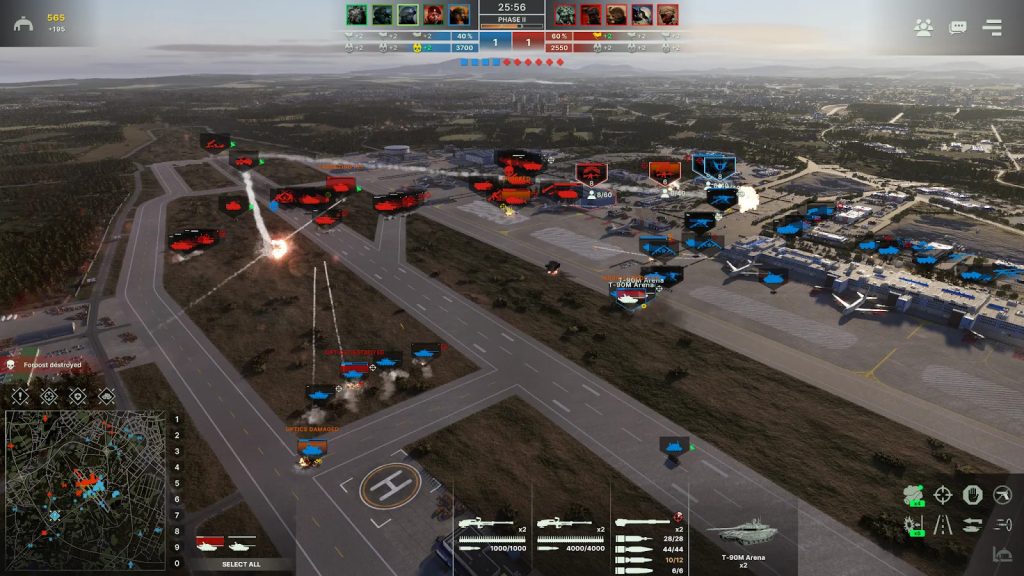Open the three-bar game menu
This screenshot has height=576, width=1024.
pyautogui.click(x=992, y=28)
